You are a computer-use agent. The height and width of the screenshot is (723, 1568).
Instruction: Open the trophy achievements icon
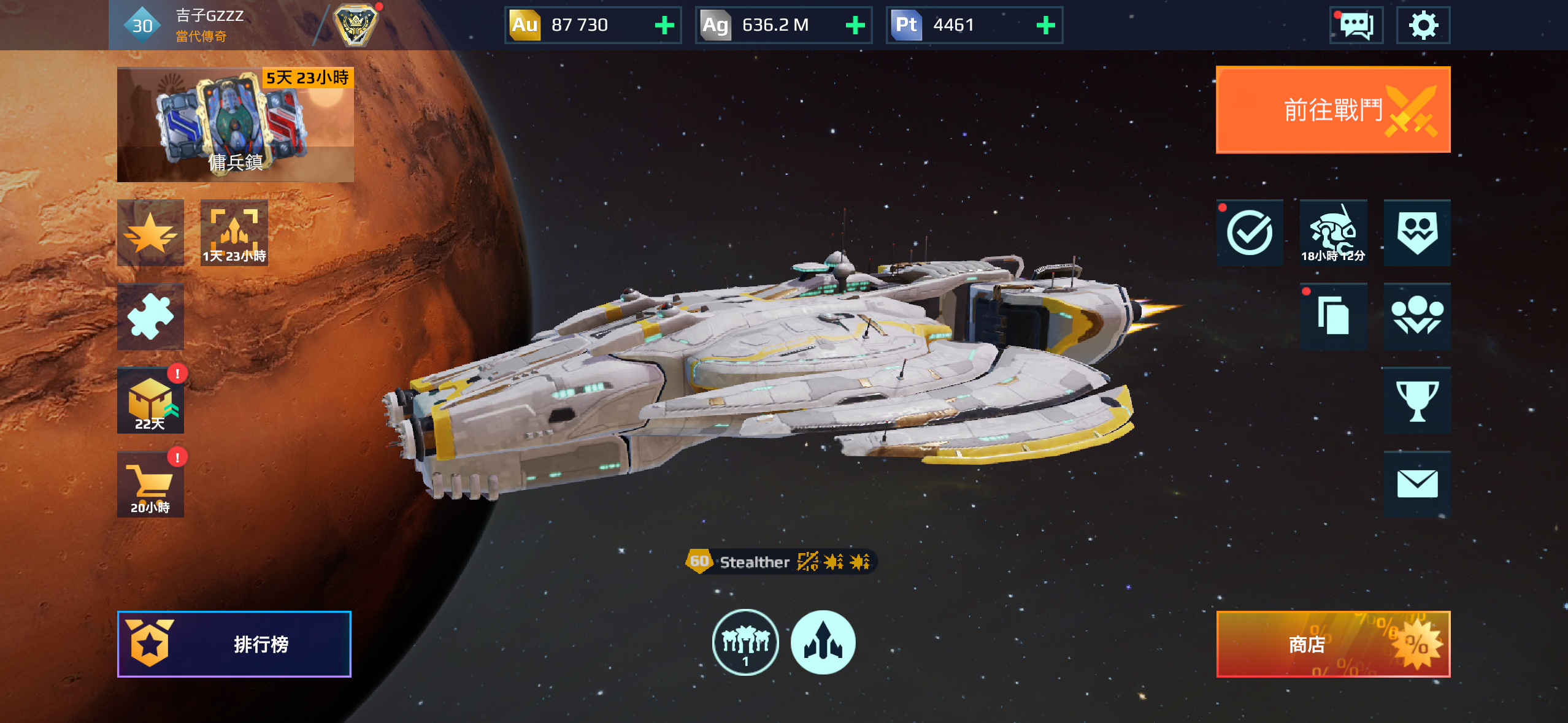1416,400
